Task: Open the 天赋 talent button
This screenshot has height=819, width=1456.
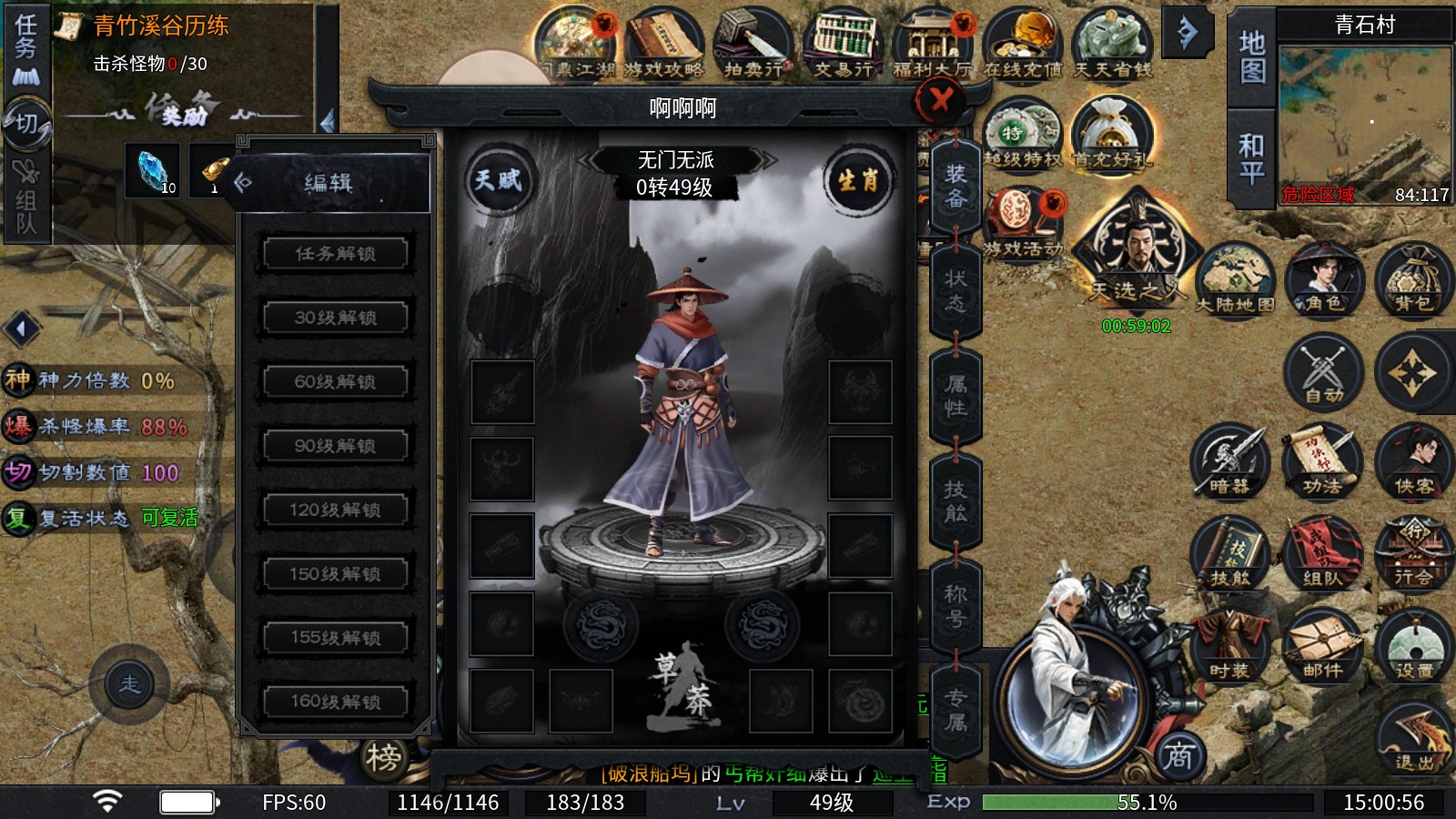Action: (x=498, y=180)
